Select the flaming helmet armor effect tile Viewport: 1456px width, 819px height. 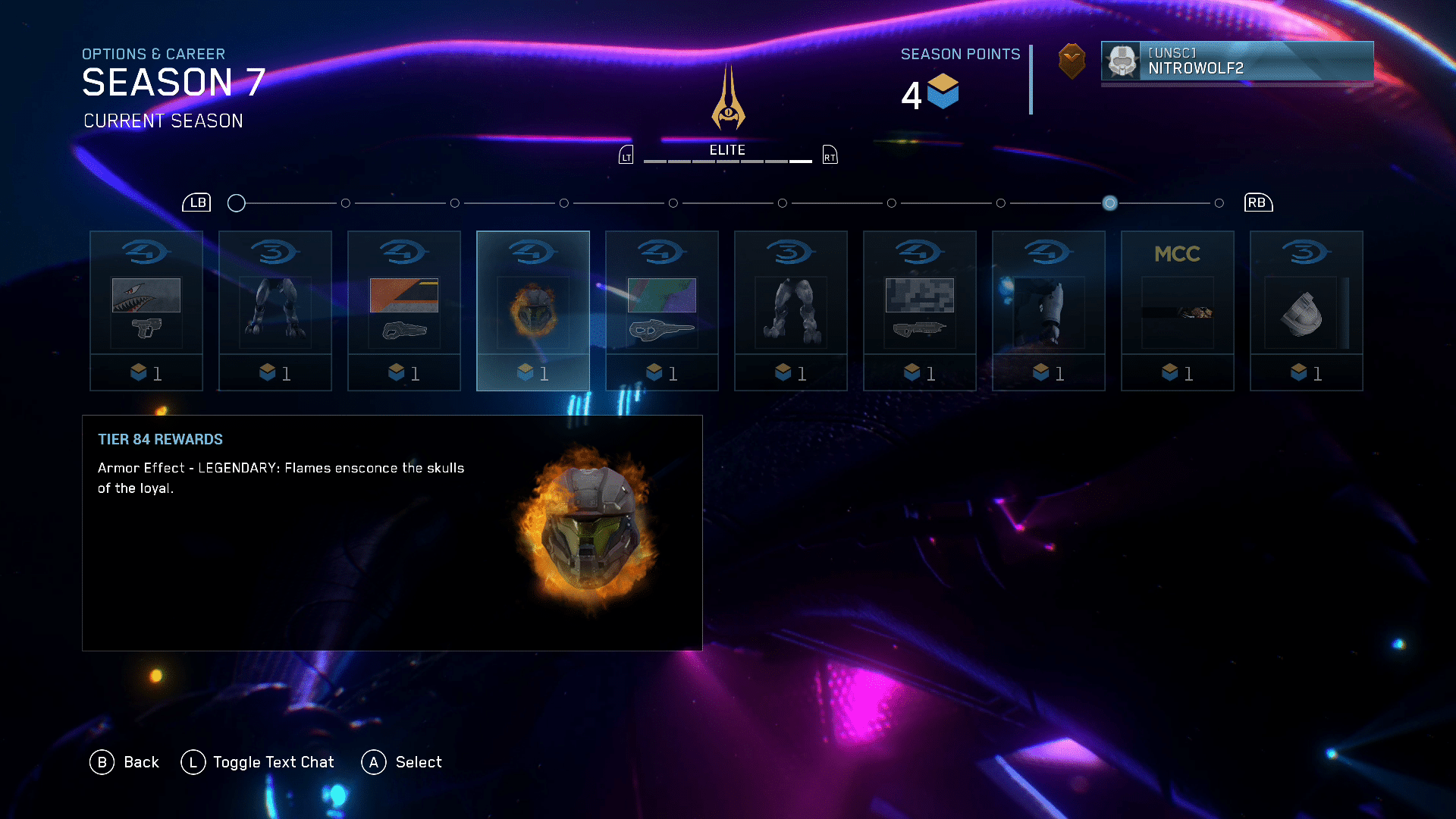(x=533, y=310)
